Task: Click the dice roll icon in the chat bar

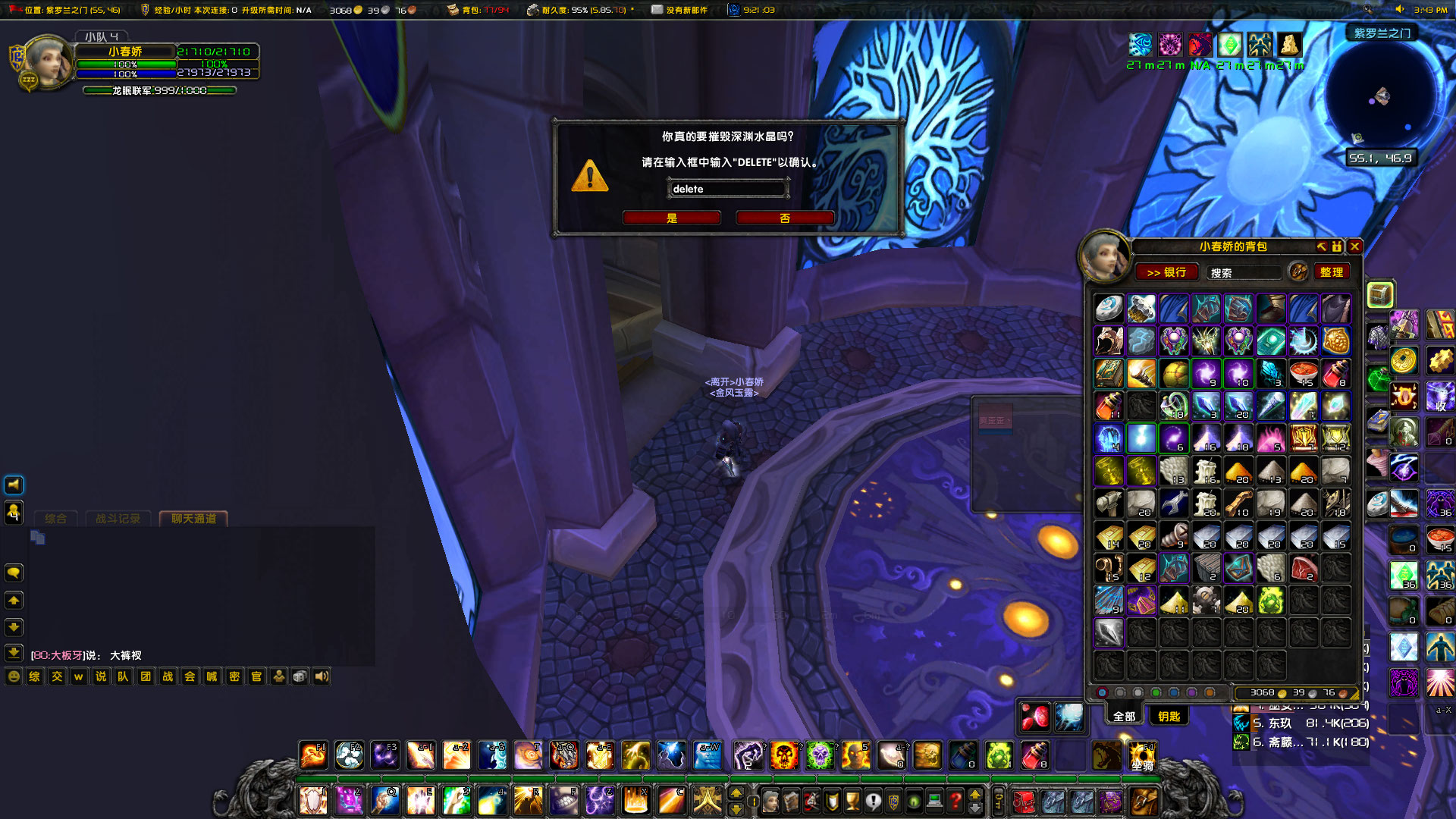Action: click(300, 677)
